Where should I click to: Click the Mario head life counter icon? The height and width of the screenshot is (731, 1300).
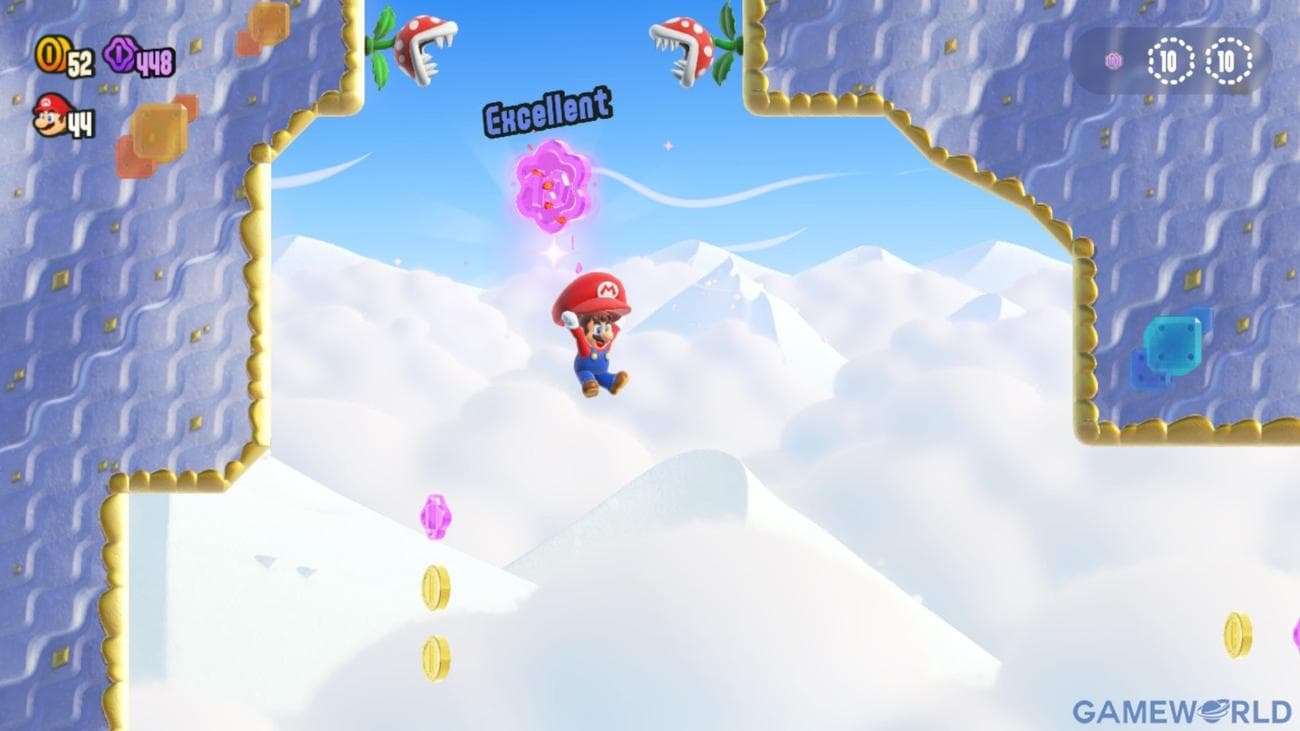point(47,113)
